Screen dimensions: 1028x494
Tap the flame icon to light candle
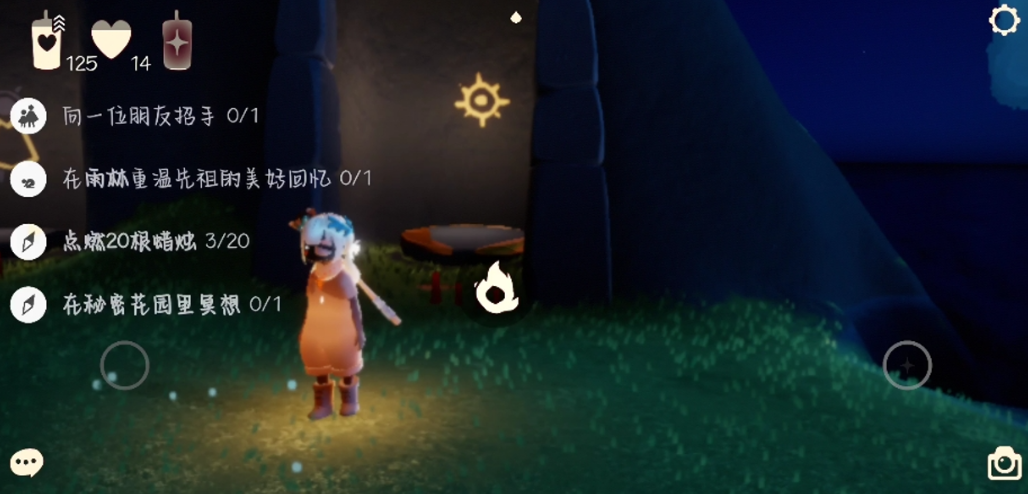pyautogui.click(x=496, y=289)
